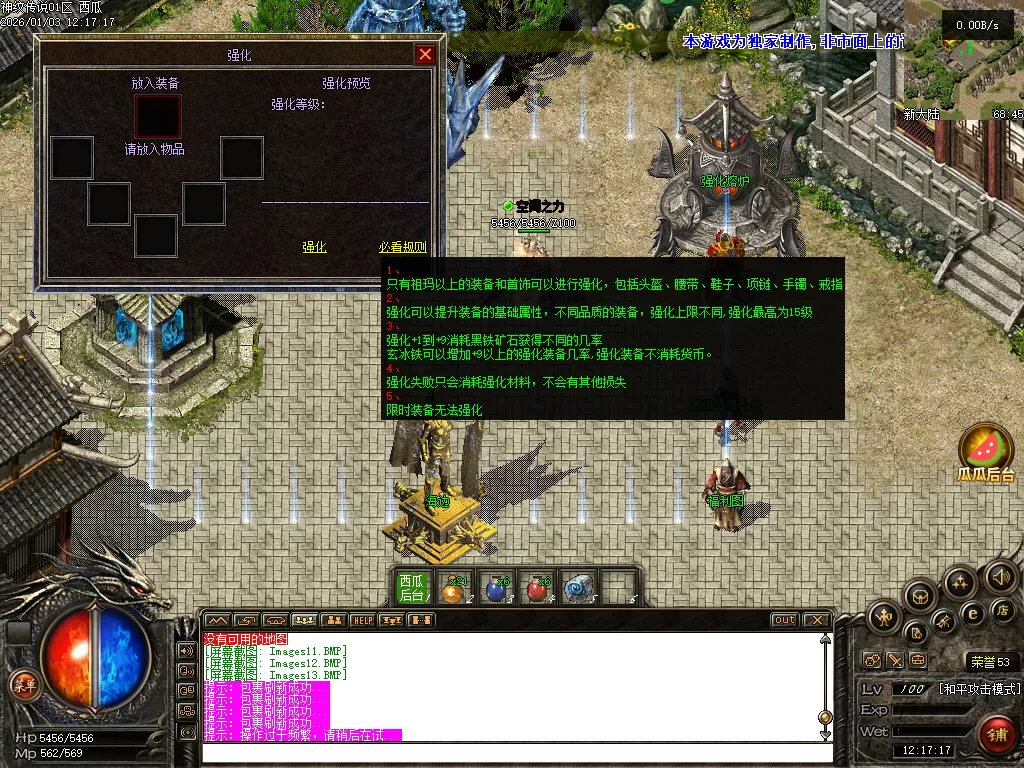Screen dimensions: 1024x768
Task: Click the 强化 enhance link
Action: point(314,247)
